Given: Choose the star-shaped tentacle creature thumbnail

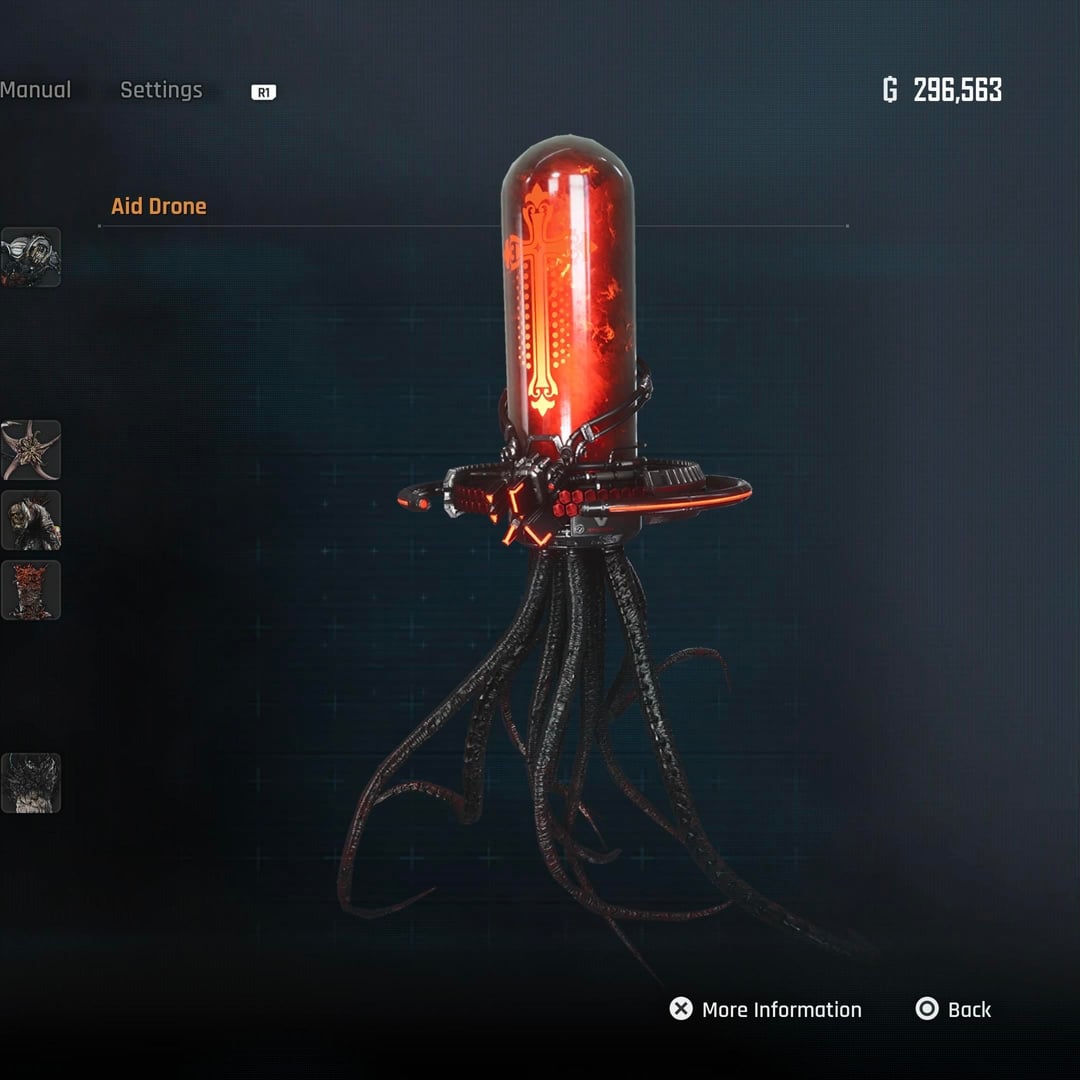Looking at the screenshot, I should 31,450.
